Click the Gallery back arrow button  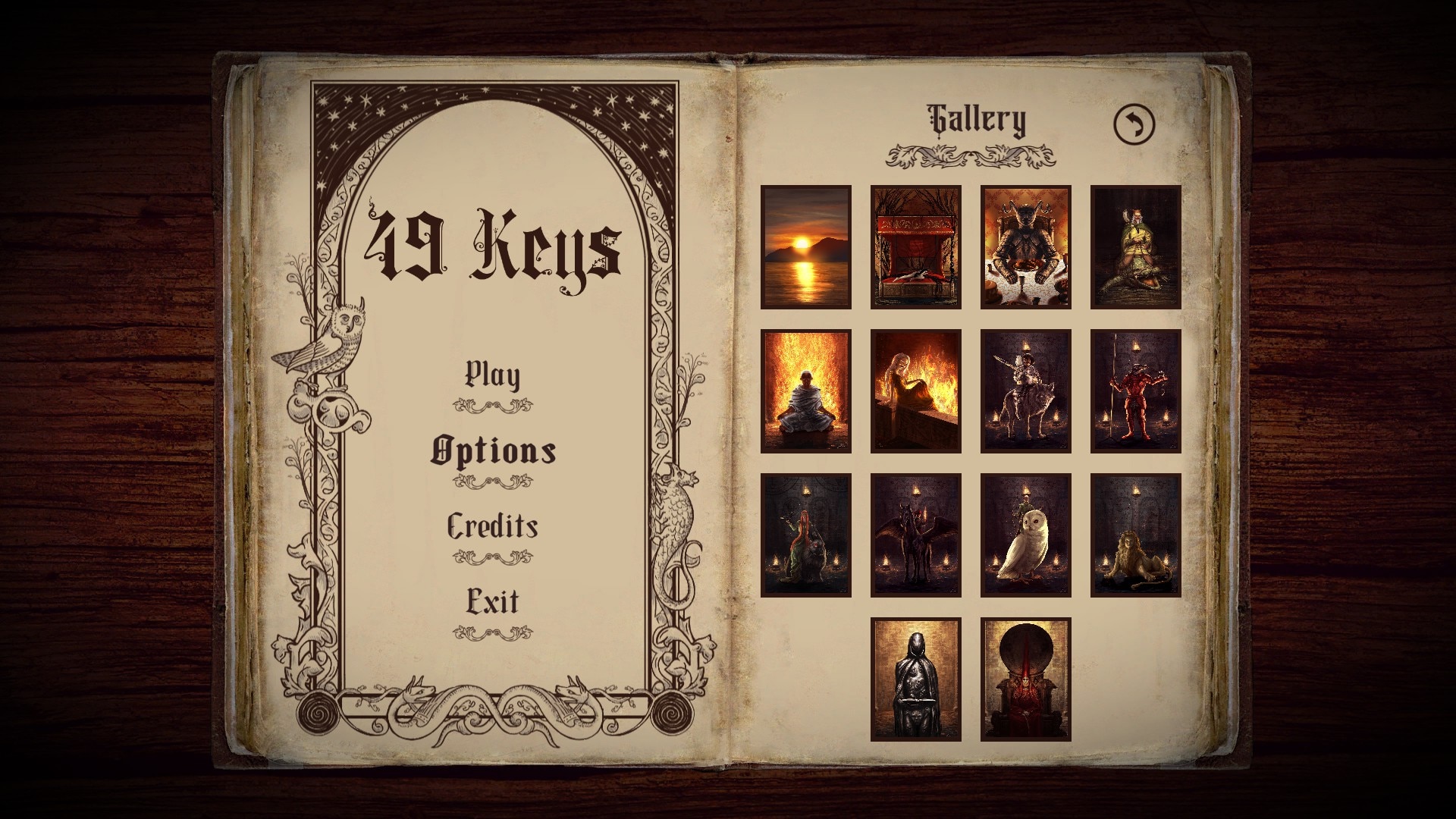(x=1134, y=123)
